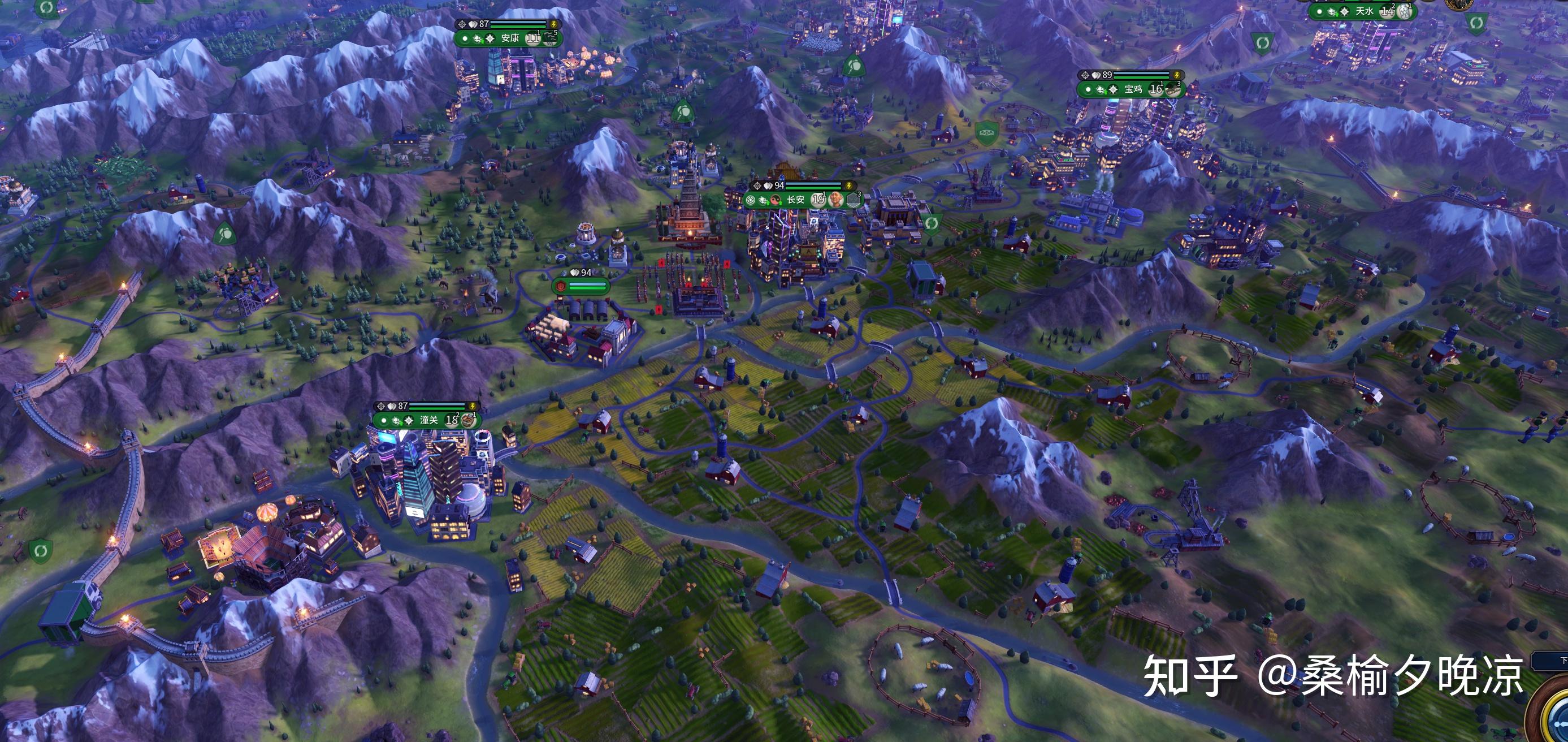Open the 安康 city banner

coord(509,38)
